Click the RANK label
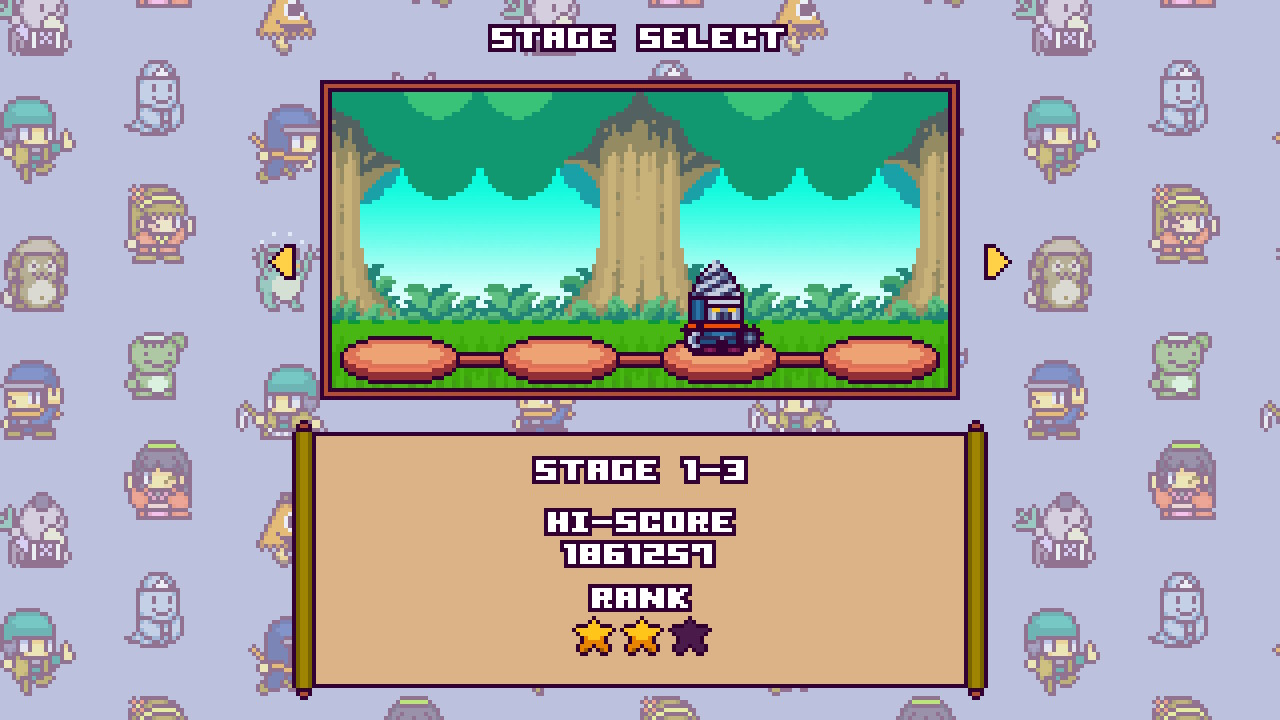This screenshot has width=1280, height=720. pos(640,598)
